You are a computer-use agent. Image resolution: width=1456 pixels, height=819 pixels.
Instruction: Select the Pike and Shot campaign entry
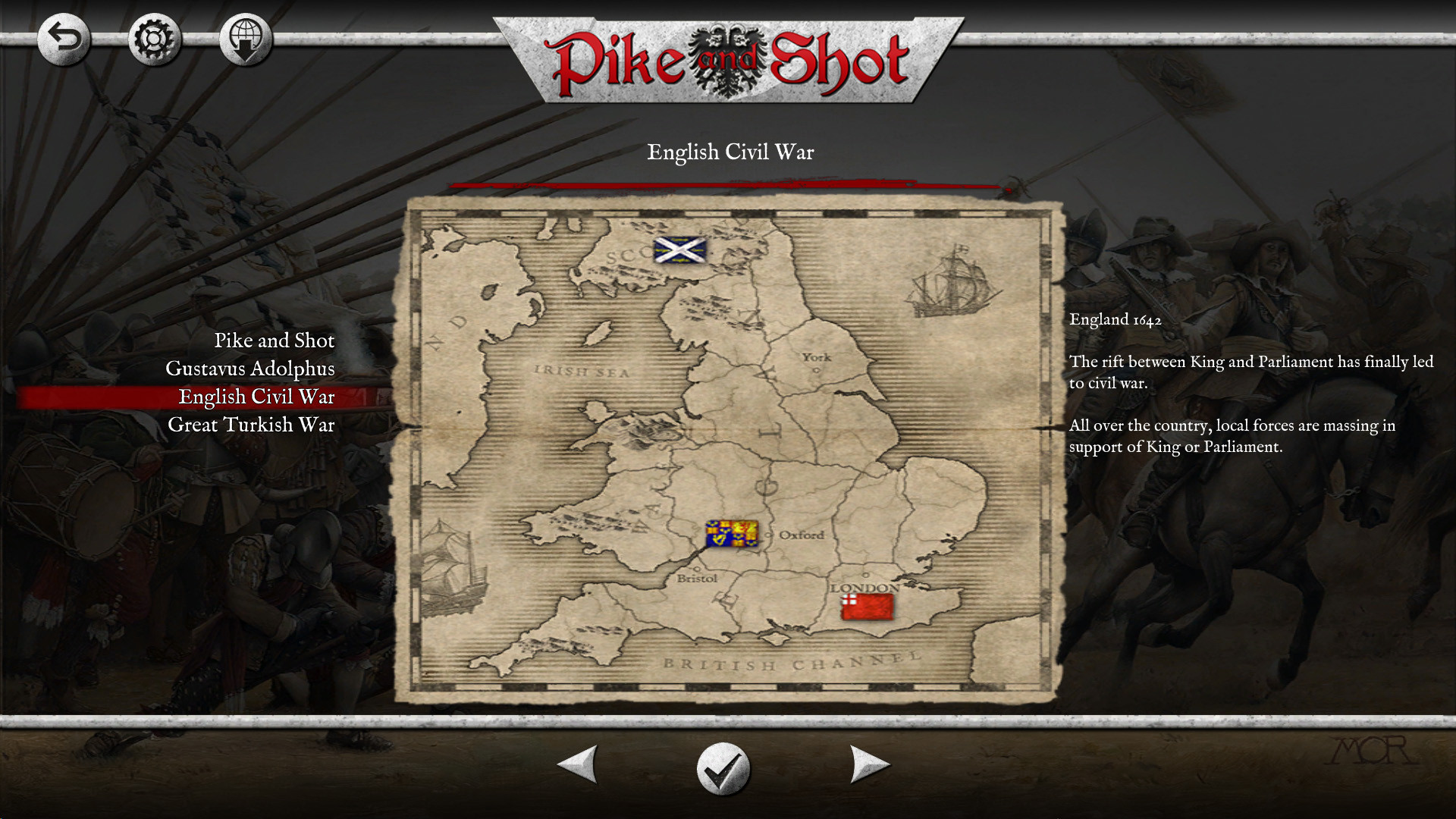[x=275, y=340]
